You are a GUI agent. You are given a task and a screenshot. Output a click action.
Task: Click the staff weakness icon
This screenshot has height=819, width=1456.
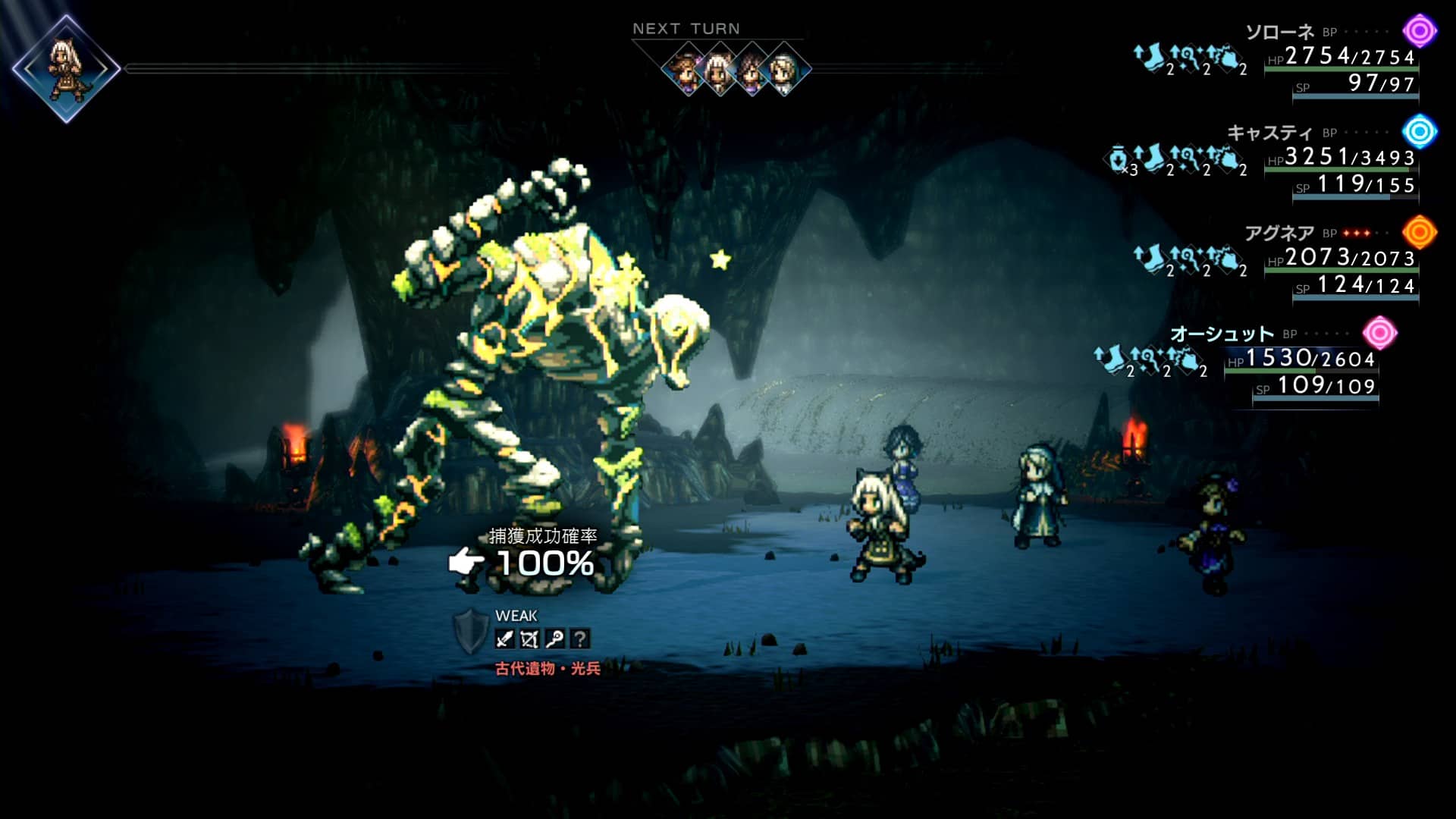click(554, 639)
